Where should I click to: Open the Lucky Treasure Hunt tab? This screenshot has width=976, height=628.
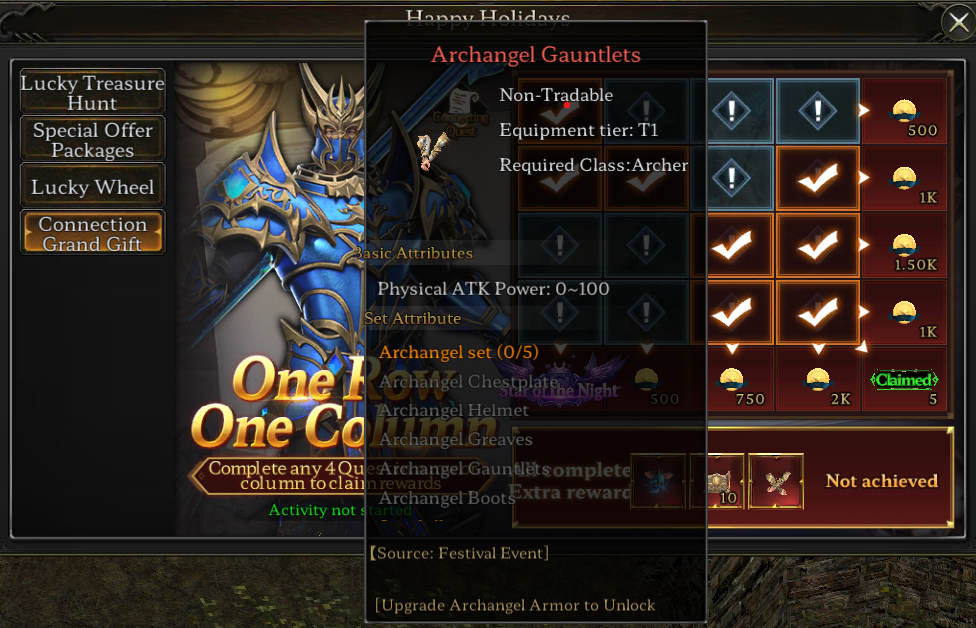pyautogui.click(x=92, y=93)
